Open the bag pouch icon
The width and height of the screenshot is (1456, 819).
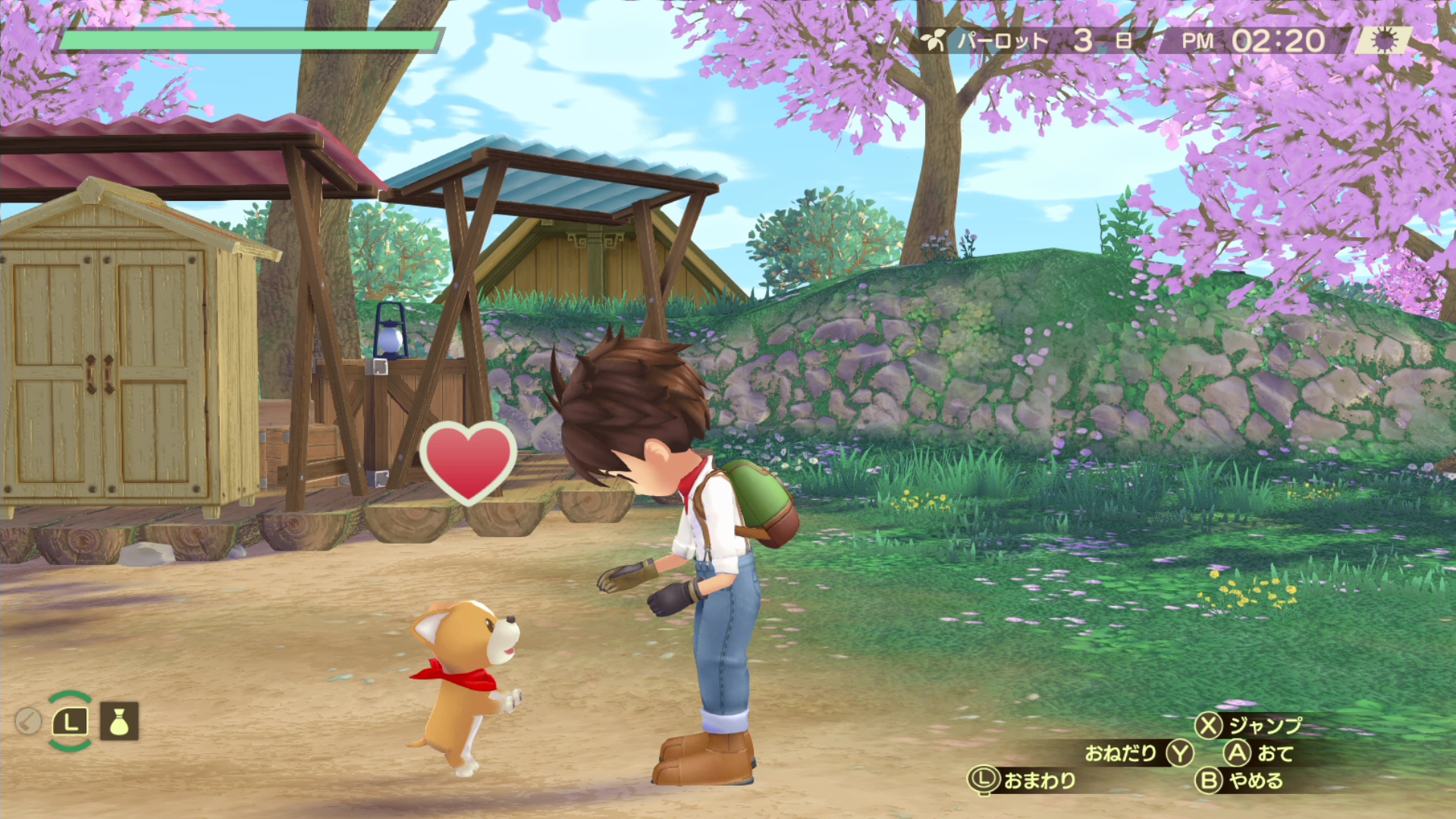click(x=119, y=721)
